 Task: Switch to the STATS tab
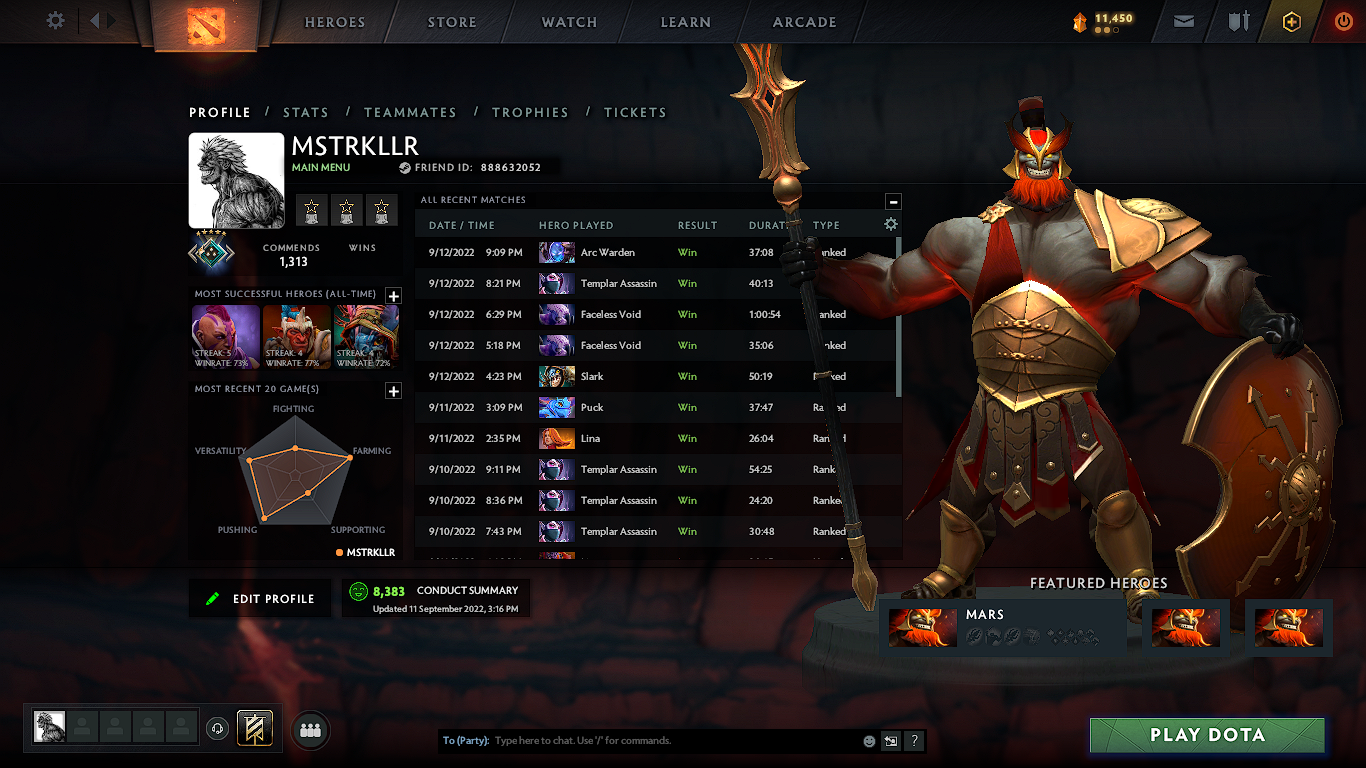coord(306,112)
